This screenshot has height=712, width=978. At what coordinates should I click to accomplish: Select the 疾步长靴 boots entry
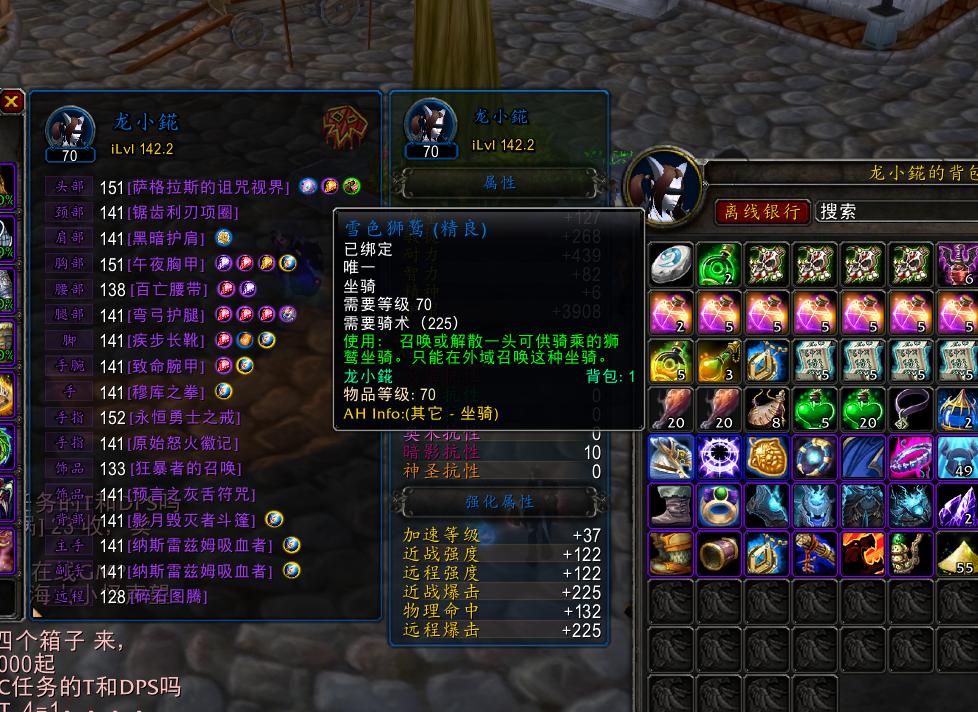(x=168, y=340)
